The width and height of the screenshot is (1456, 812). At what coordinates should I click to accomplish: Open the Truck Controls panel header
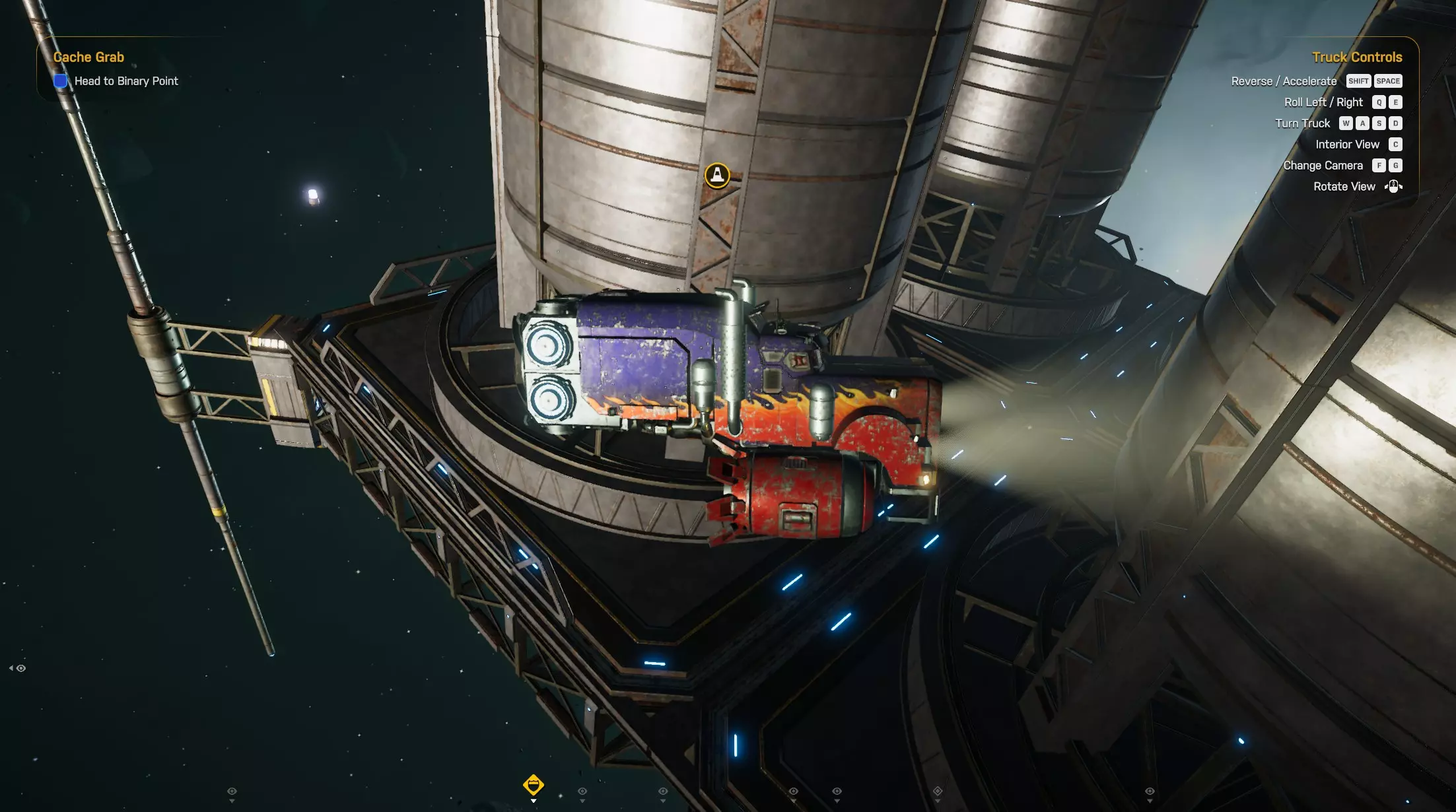(1356, 57)
